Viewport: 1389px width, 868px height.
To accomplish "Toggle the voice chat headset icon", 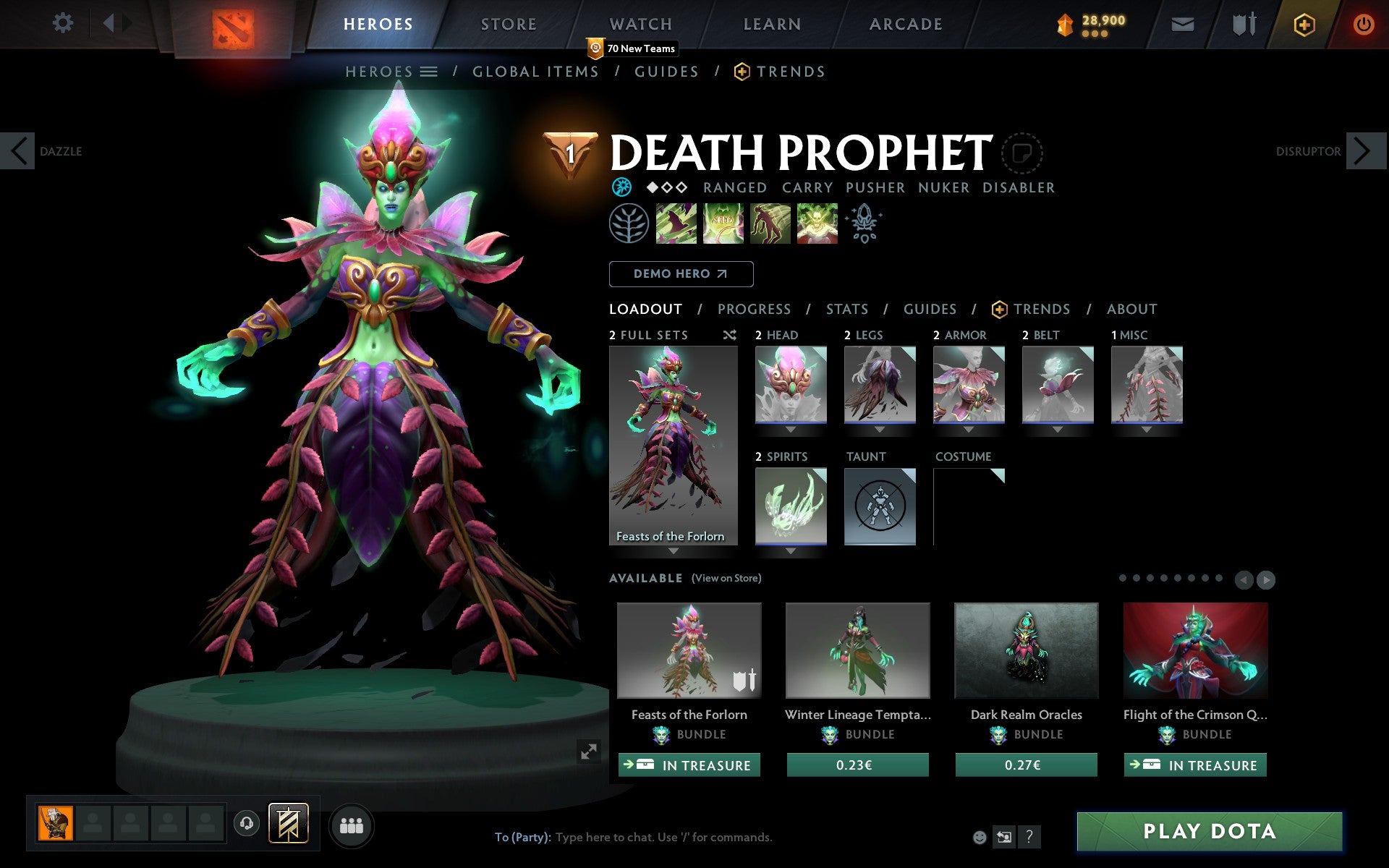I will 247,823.
